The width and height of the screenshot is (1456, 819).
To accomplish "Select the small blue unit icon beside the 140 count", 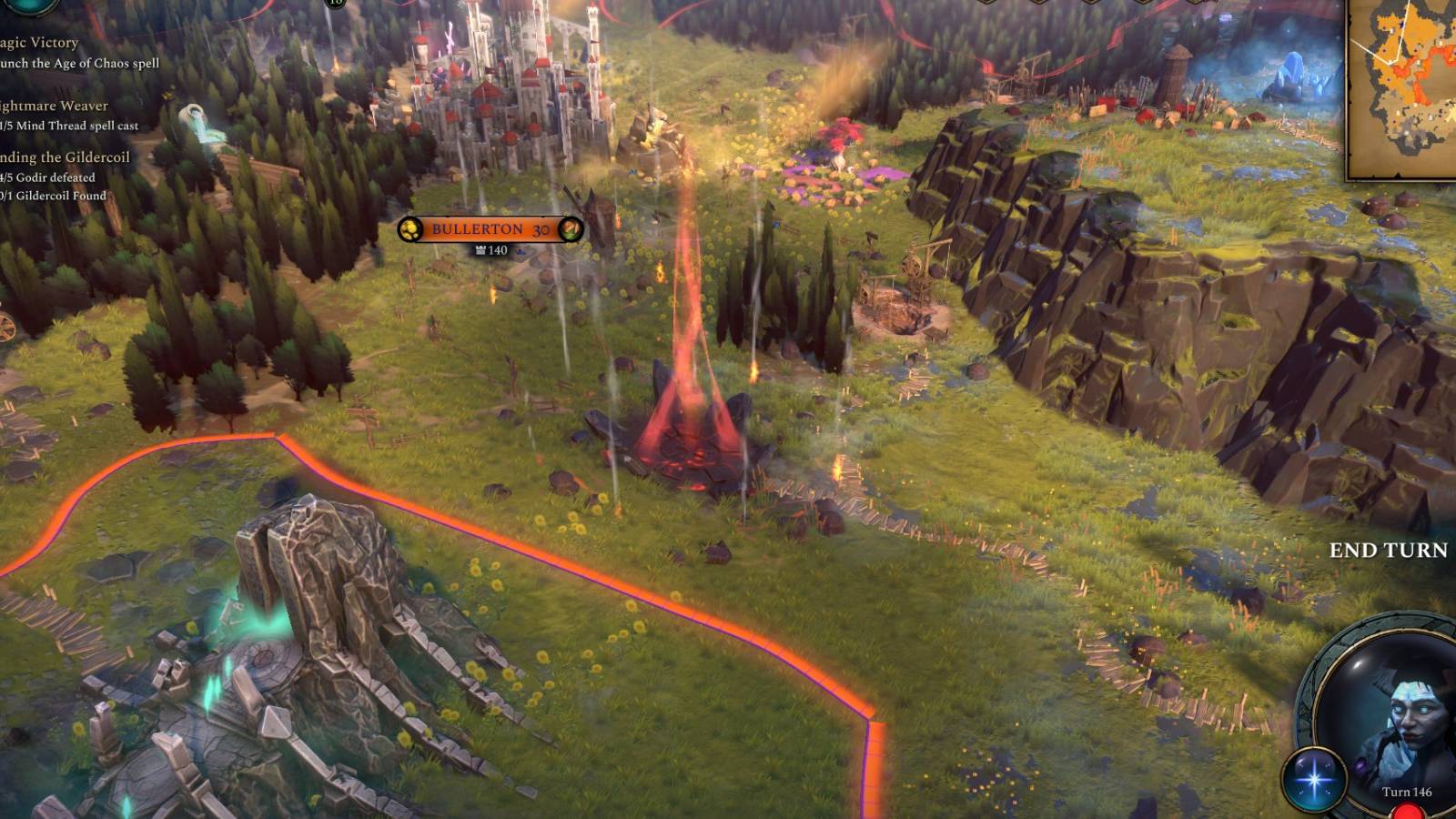I will click(521, 252).
